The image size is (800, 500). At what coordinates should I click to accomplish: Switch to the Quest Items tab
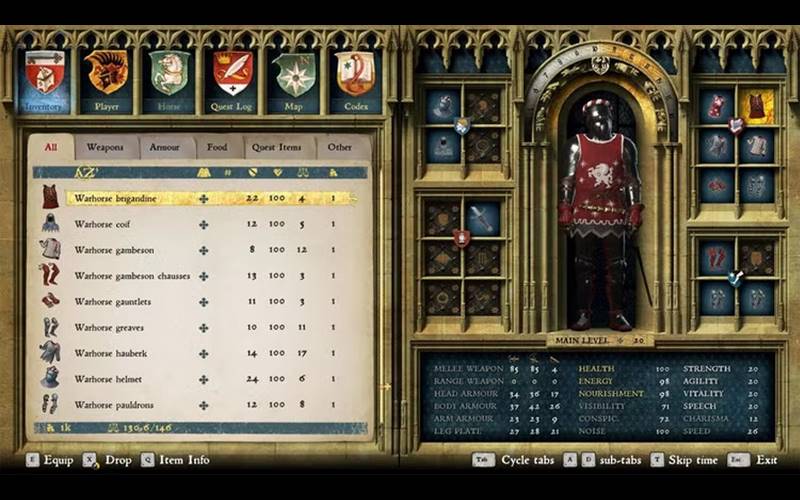click(x=276, y=148)
